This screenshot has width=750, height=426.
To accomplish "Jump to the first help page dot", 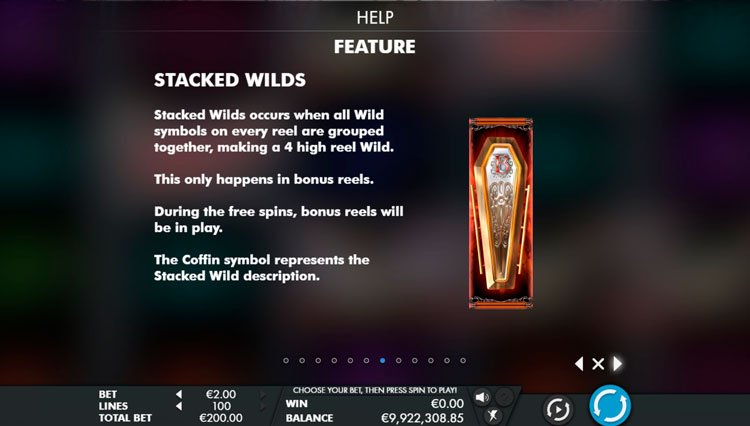I will click(286, 360).
